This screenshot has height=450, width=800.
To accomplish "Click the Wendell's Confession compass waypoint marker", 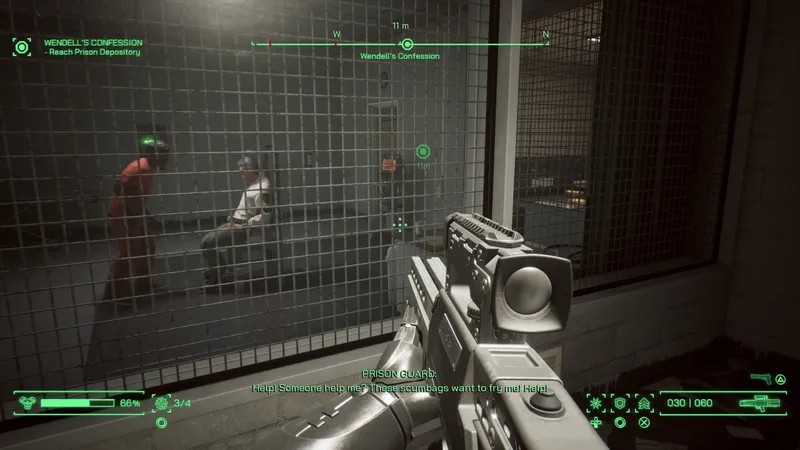I will (x=407, y=44).
